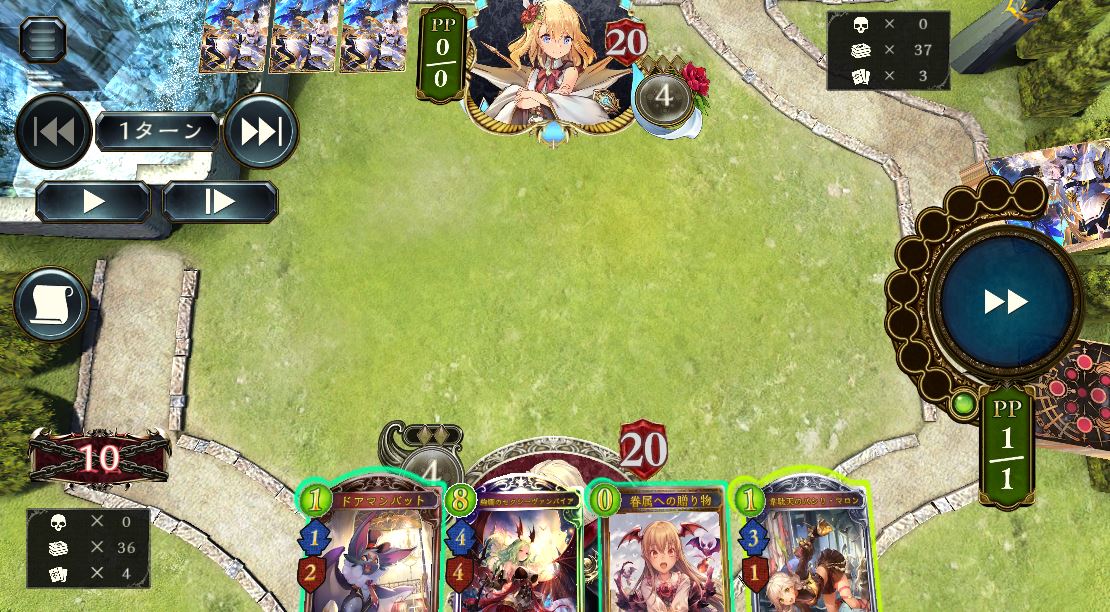The height and width of the screenshot is (612, 1110).
Task: Start replay playback with the play button
Action: [93, 202]
